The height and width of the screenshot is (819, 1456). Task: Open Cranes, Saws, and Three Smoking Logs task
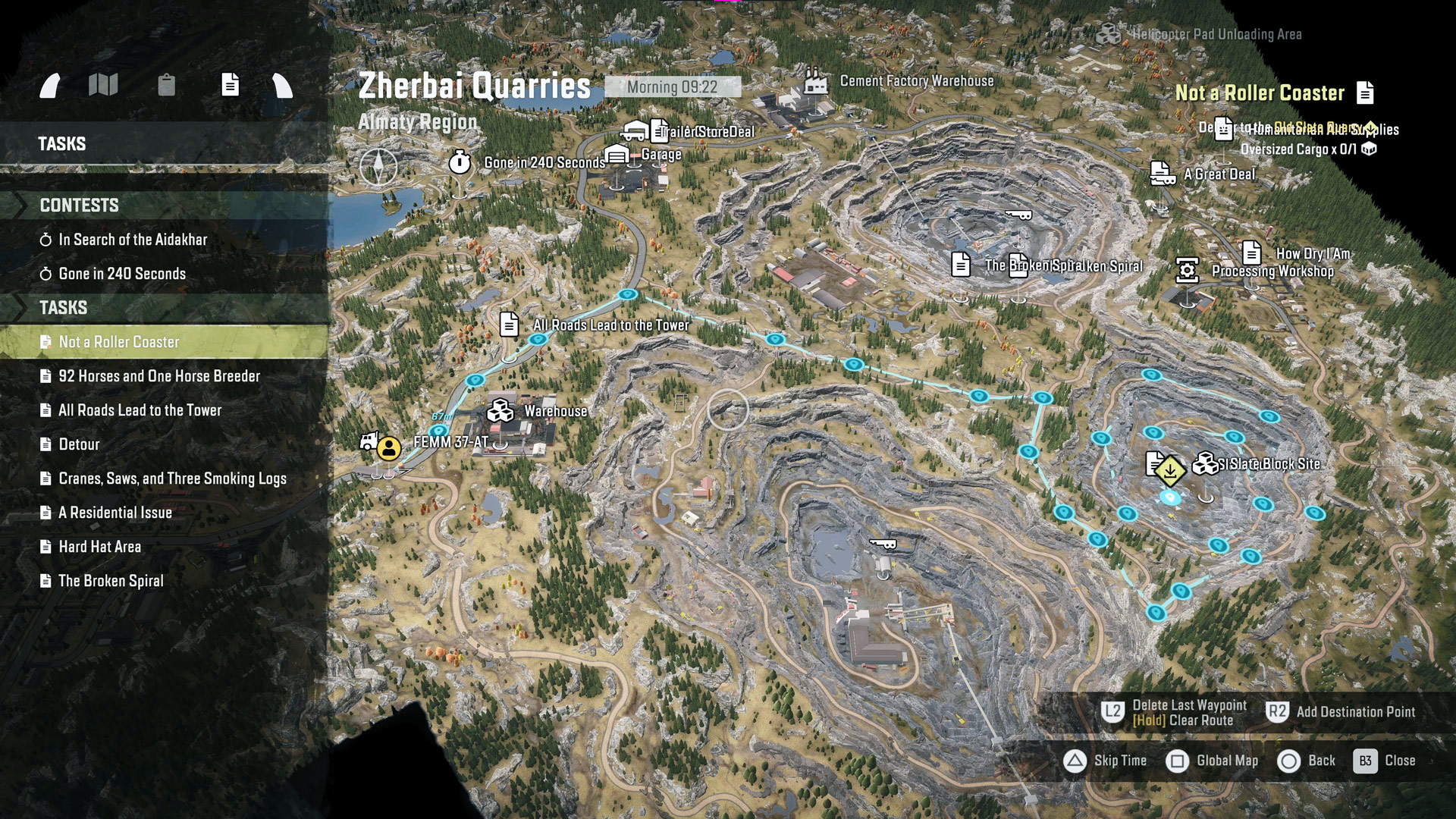pos(172,479)
